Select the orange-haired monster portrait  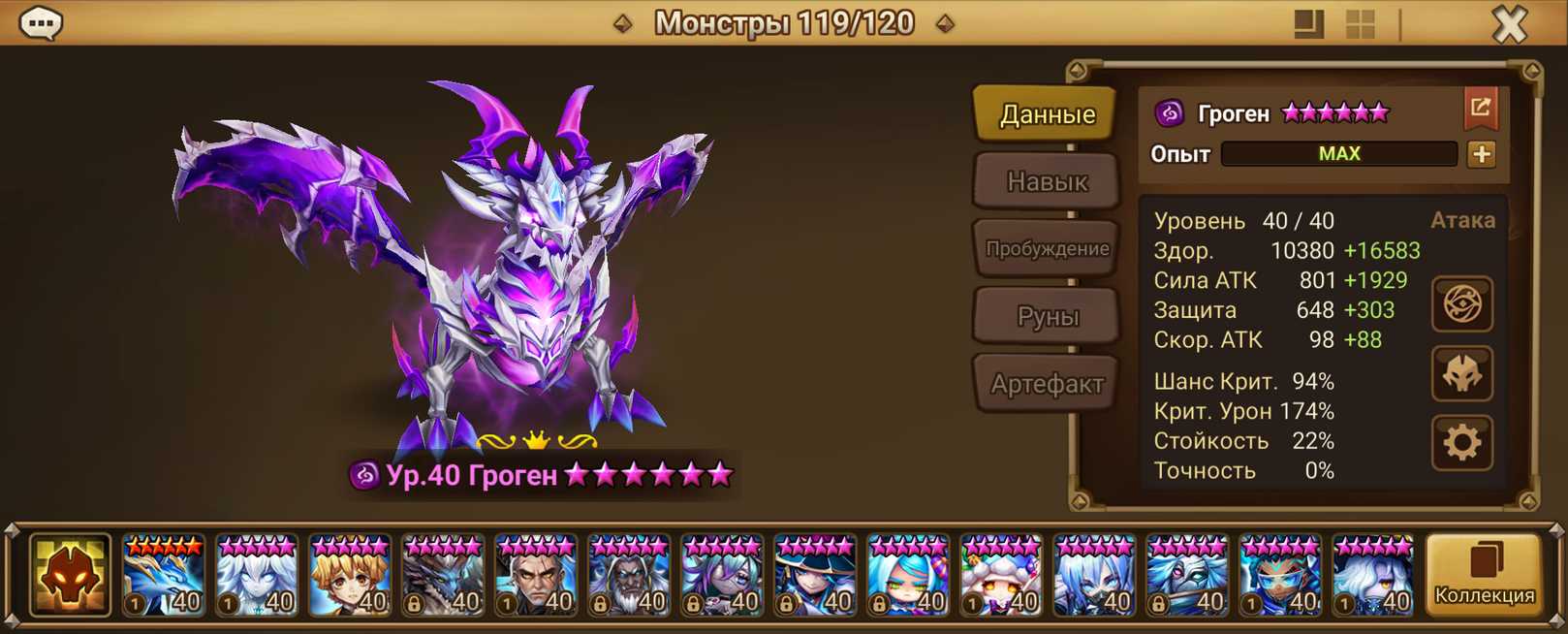(x=350, y=576)
